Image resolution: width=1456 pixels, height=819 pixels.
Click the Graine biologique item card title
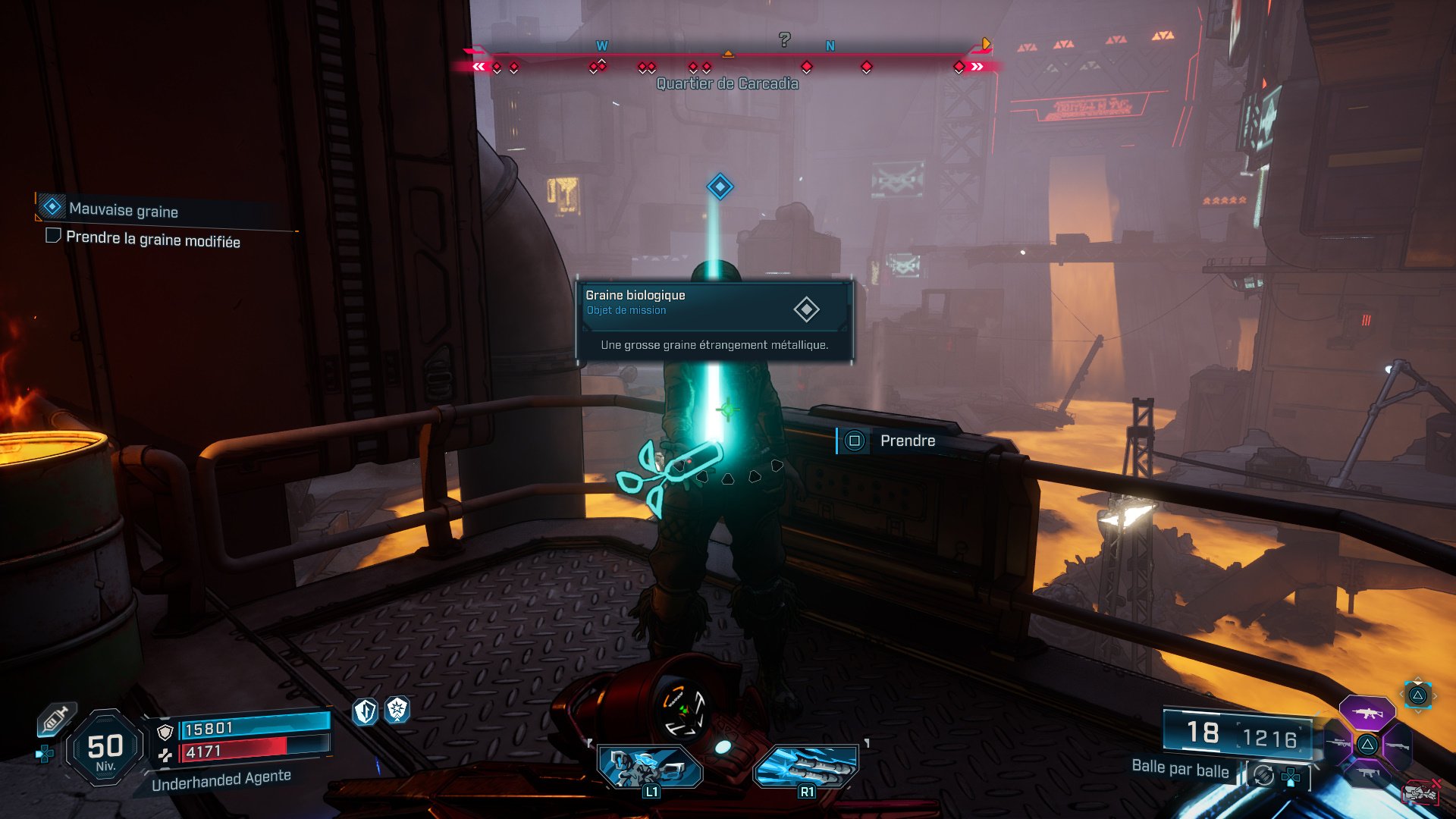[x=635, y=295]
